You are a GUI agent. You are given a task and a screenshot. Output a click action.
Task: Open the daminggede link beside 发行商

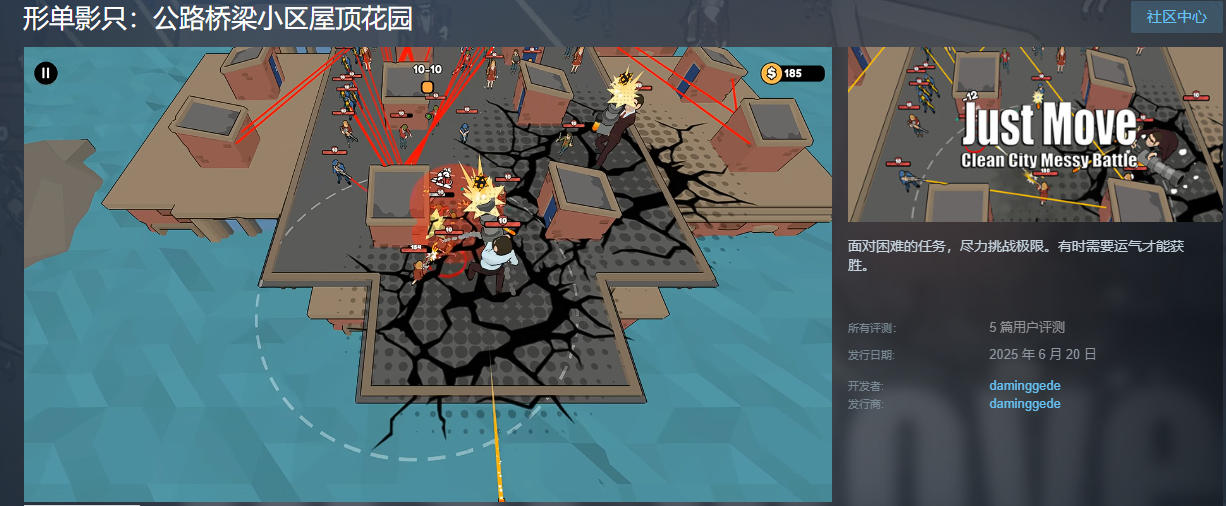tap(1025, 404)
